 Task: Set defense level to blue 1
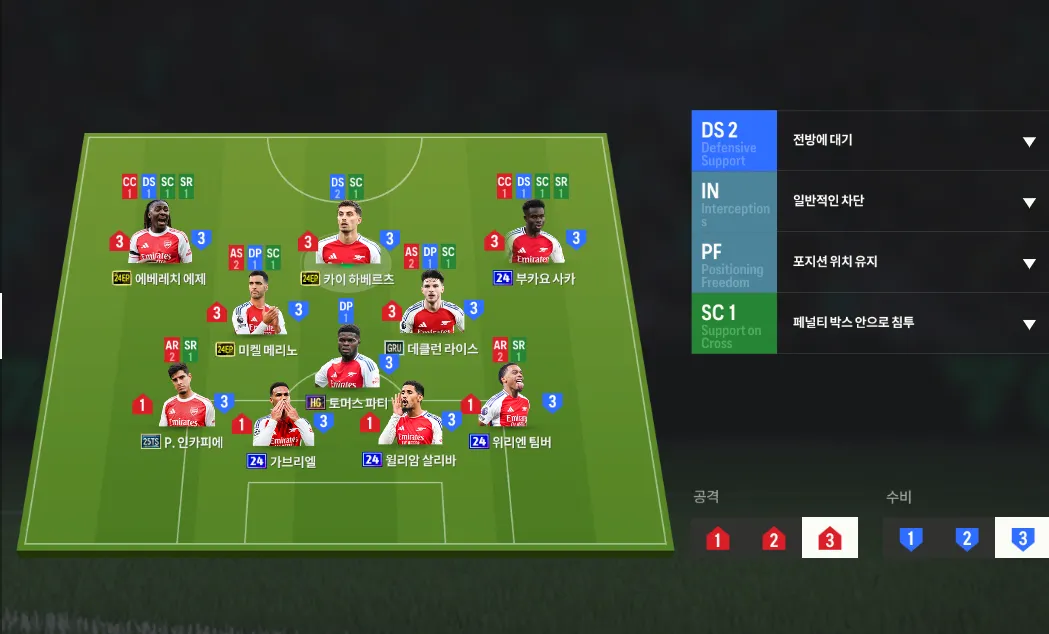tap(910, 539)
